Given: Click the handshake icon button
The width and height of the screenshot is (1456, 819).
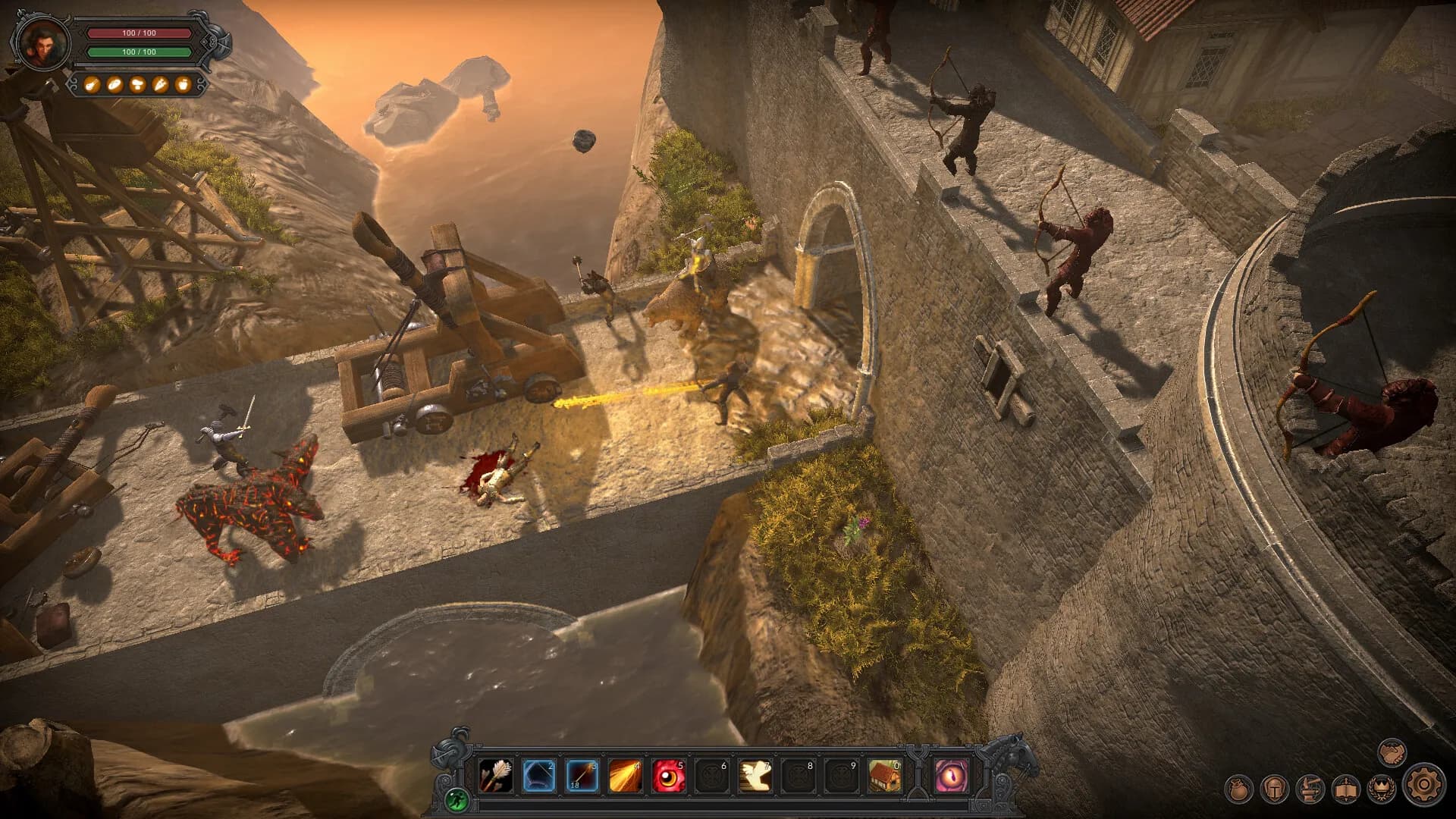Looking at the screenshot, I should click(x=1392, y=752).
